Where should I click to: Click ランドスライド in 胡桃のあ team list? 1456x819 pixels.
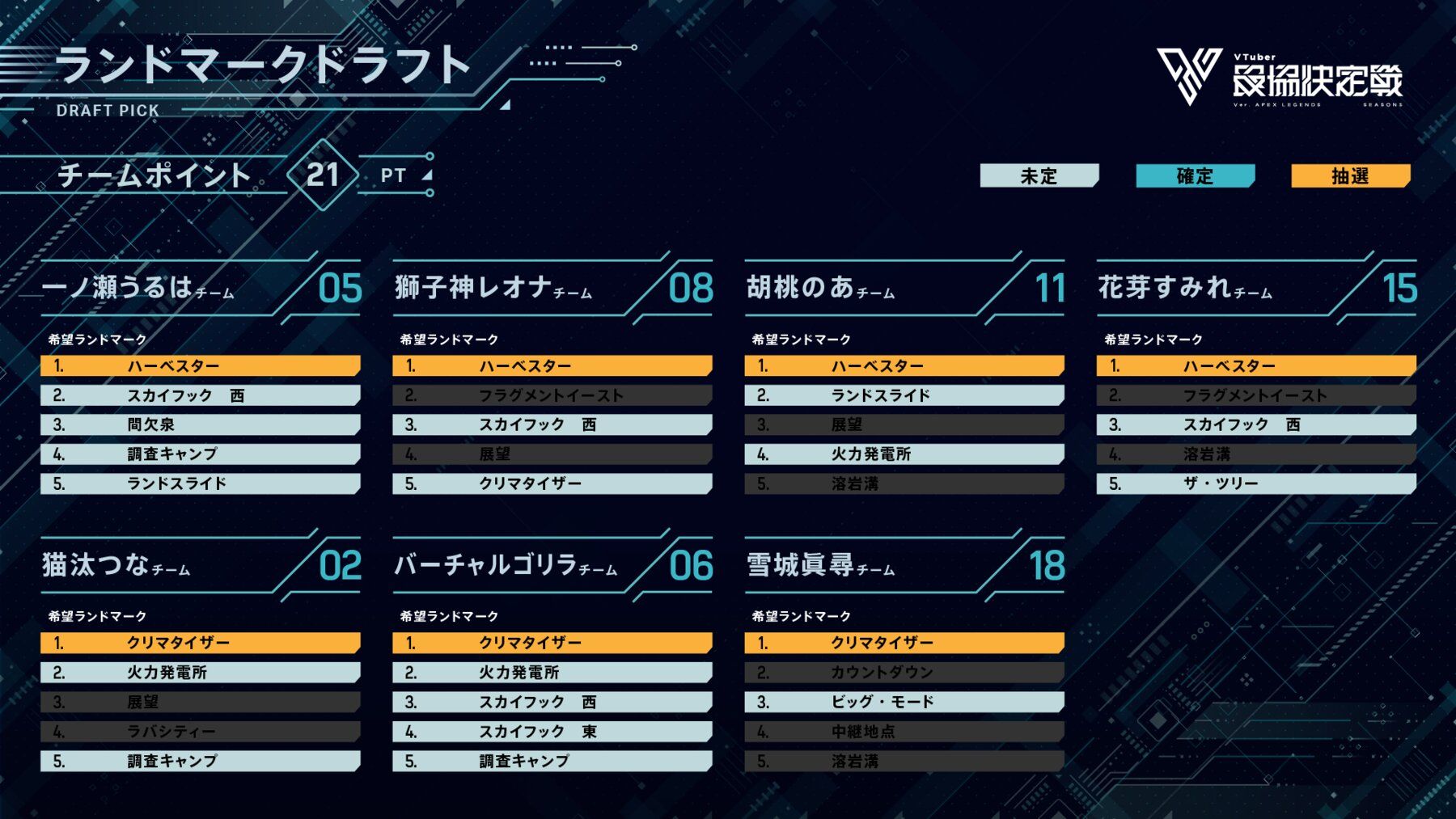click(x=904, y=395)
